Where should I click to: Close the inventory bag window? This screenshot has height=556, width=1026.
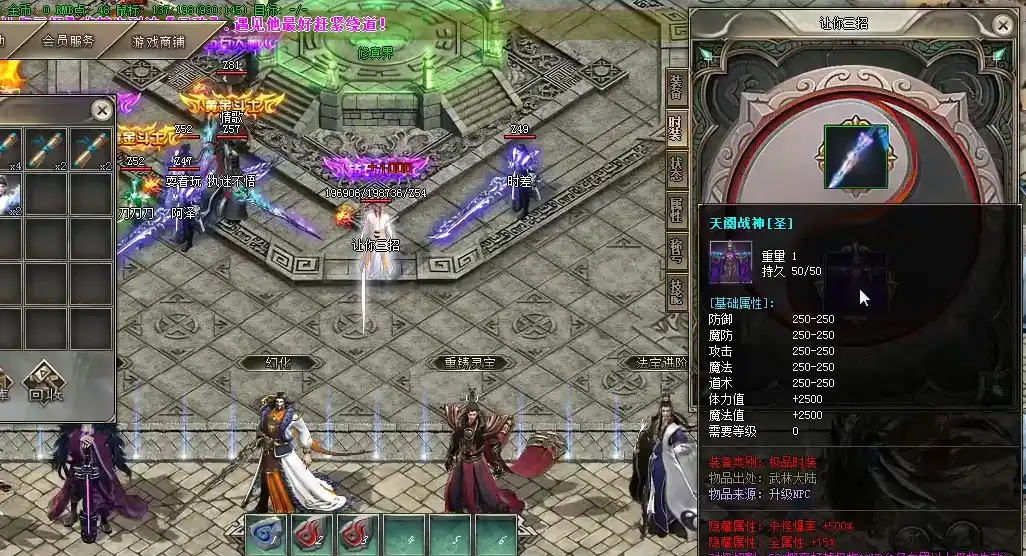(x=102, y=109)
